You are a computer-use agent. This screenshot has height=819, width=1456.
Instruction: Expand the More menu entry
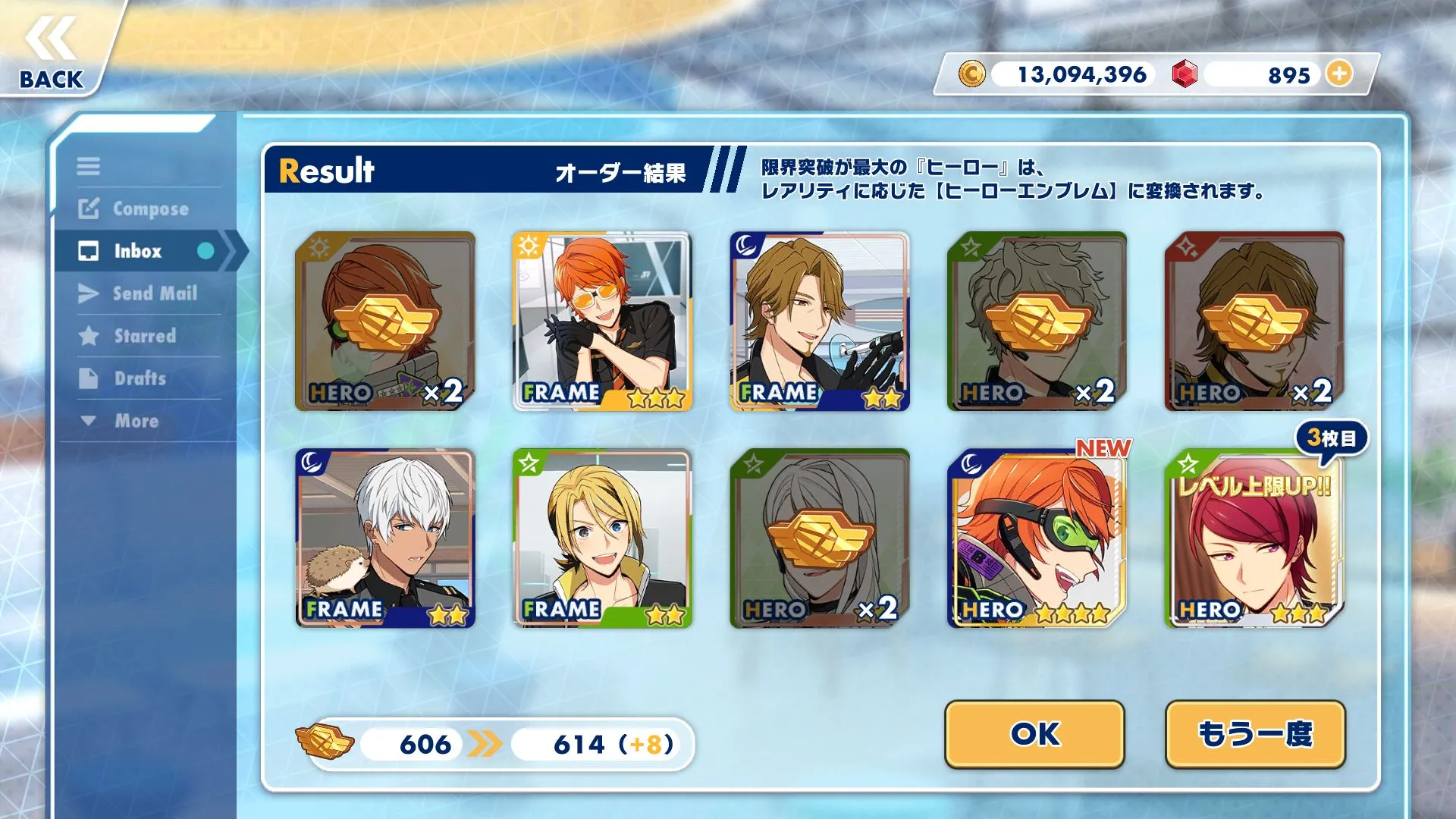click(121, 421)
